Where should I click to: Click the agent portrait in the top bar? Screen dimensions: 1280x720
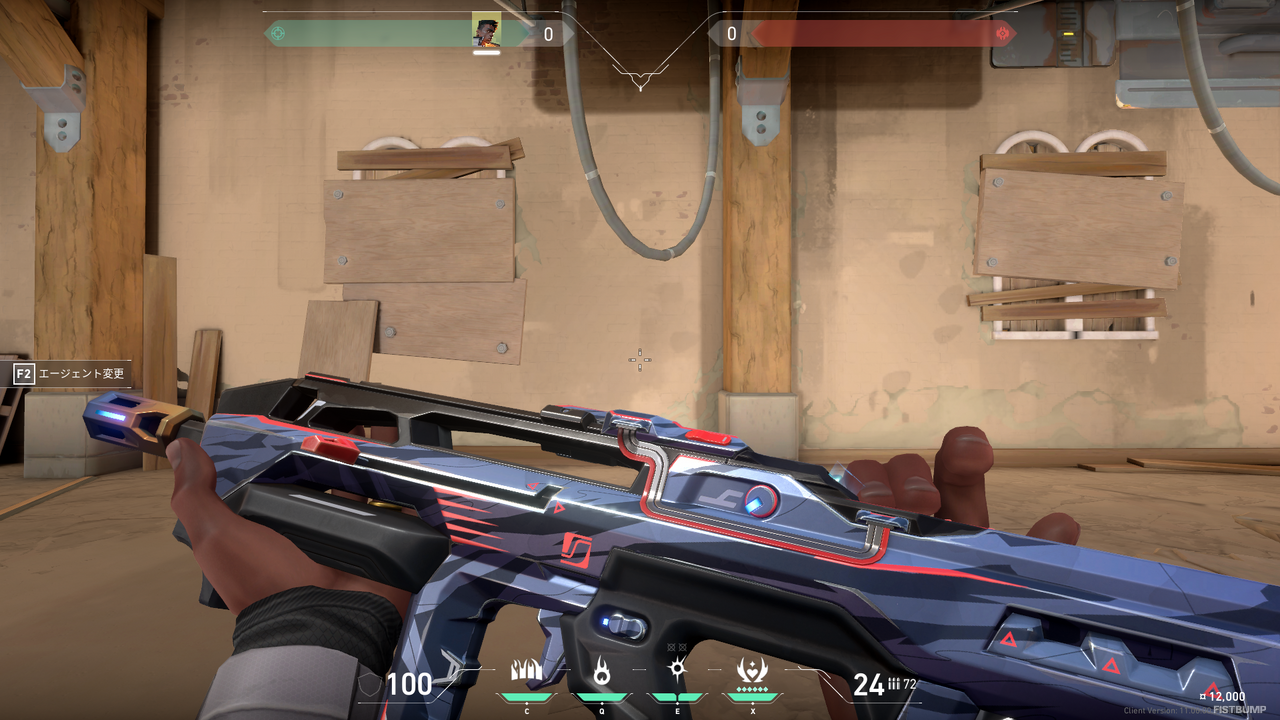(x=486, y=32)
